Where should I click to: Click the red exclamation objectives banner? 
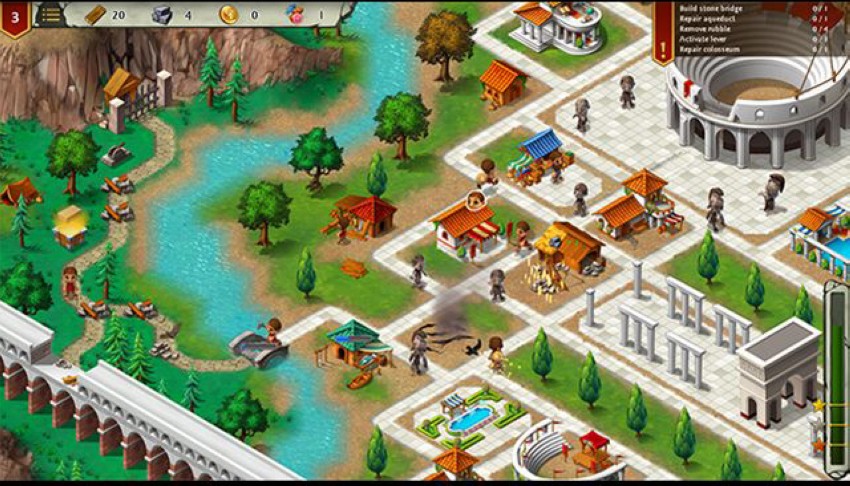[664, 40]
